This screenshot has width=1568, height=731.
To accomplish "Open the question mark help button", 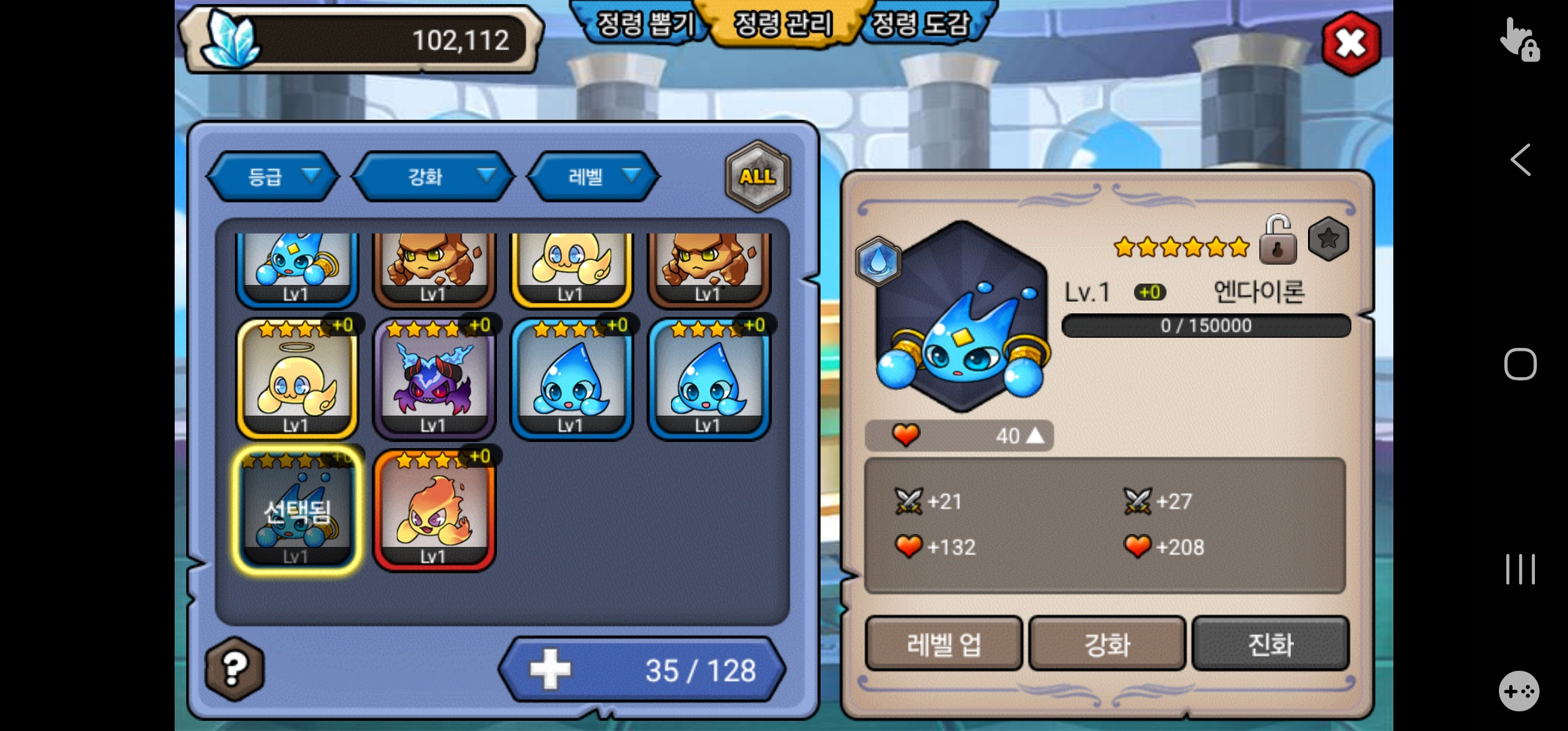I will pyautogui.click(x=234, y=669).
